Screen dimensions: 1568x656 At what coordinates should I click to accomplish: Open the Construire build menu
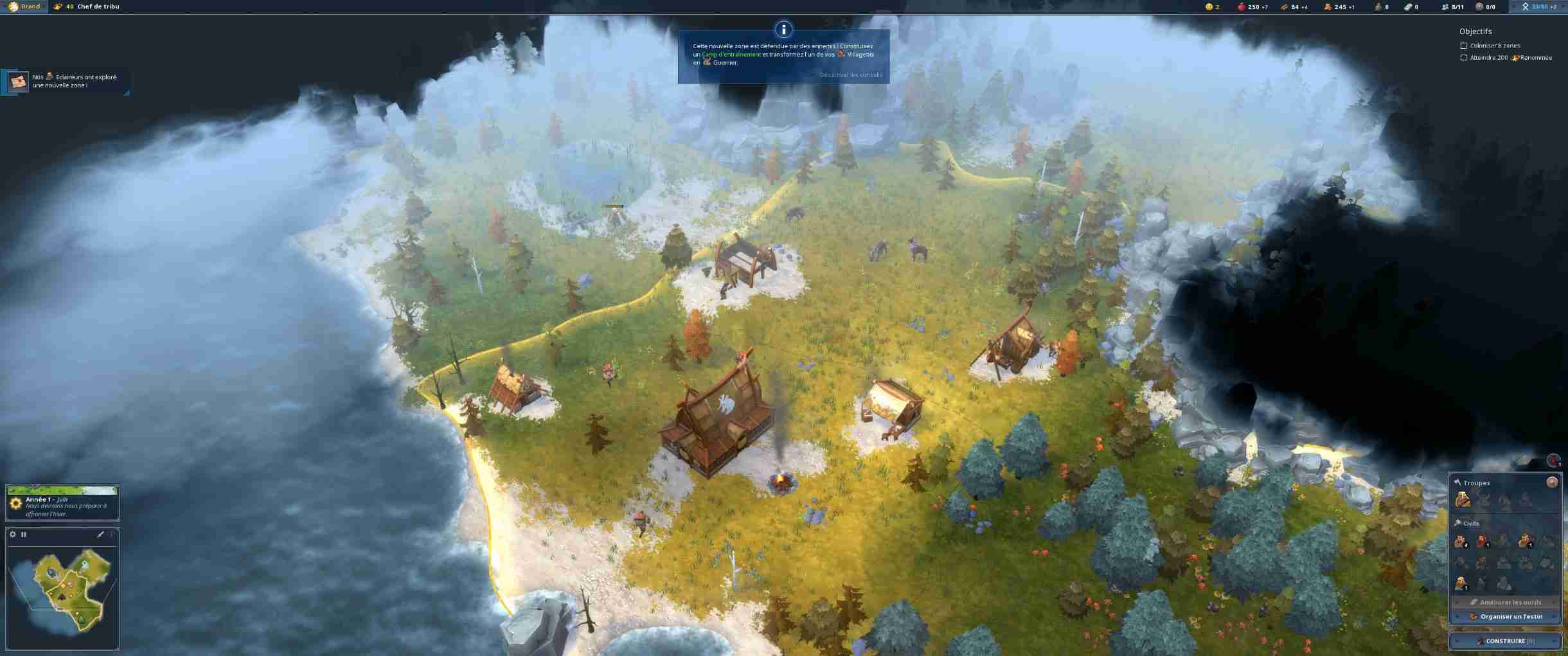click(1505, 641)
